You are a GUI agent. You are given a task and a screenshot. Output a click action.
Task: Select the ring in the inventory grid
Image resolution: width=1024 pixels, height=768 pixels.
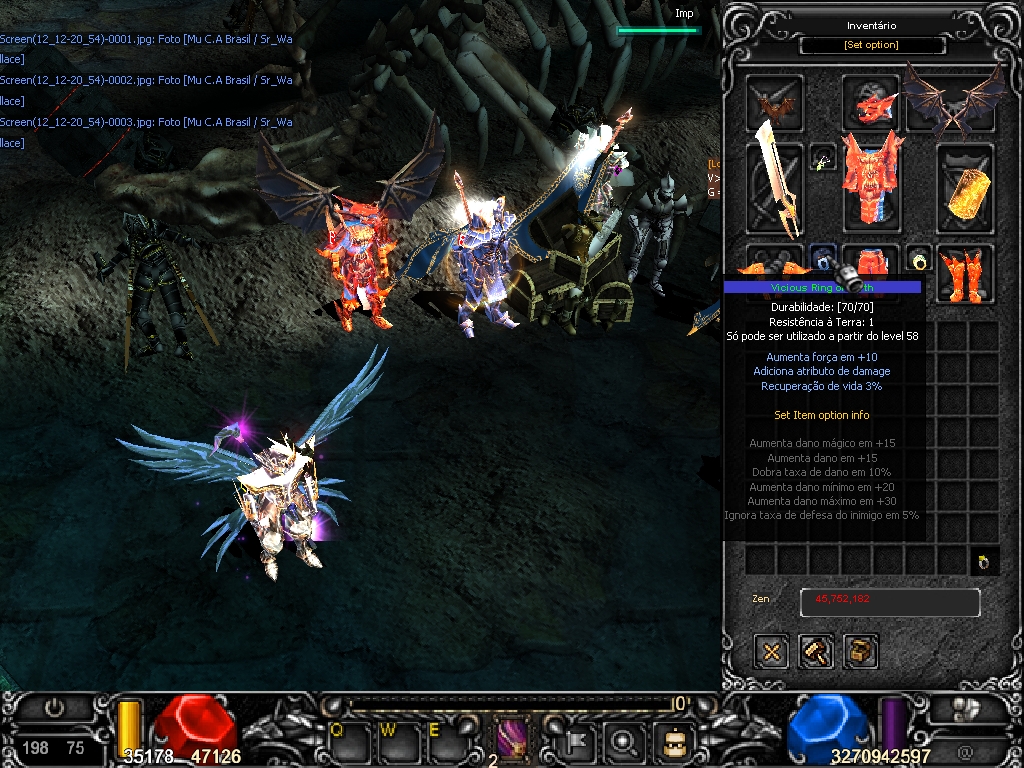(984, 561)
